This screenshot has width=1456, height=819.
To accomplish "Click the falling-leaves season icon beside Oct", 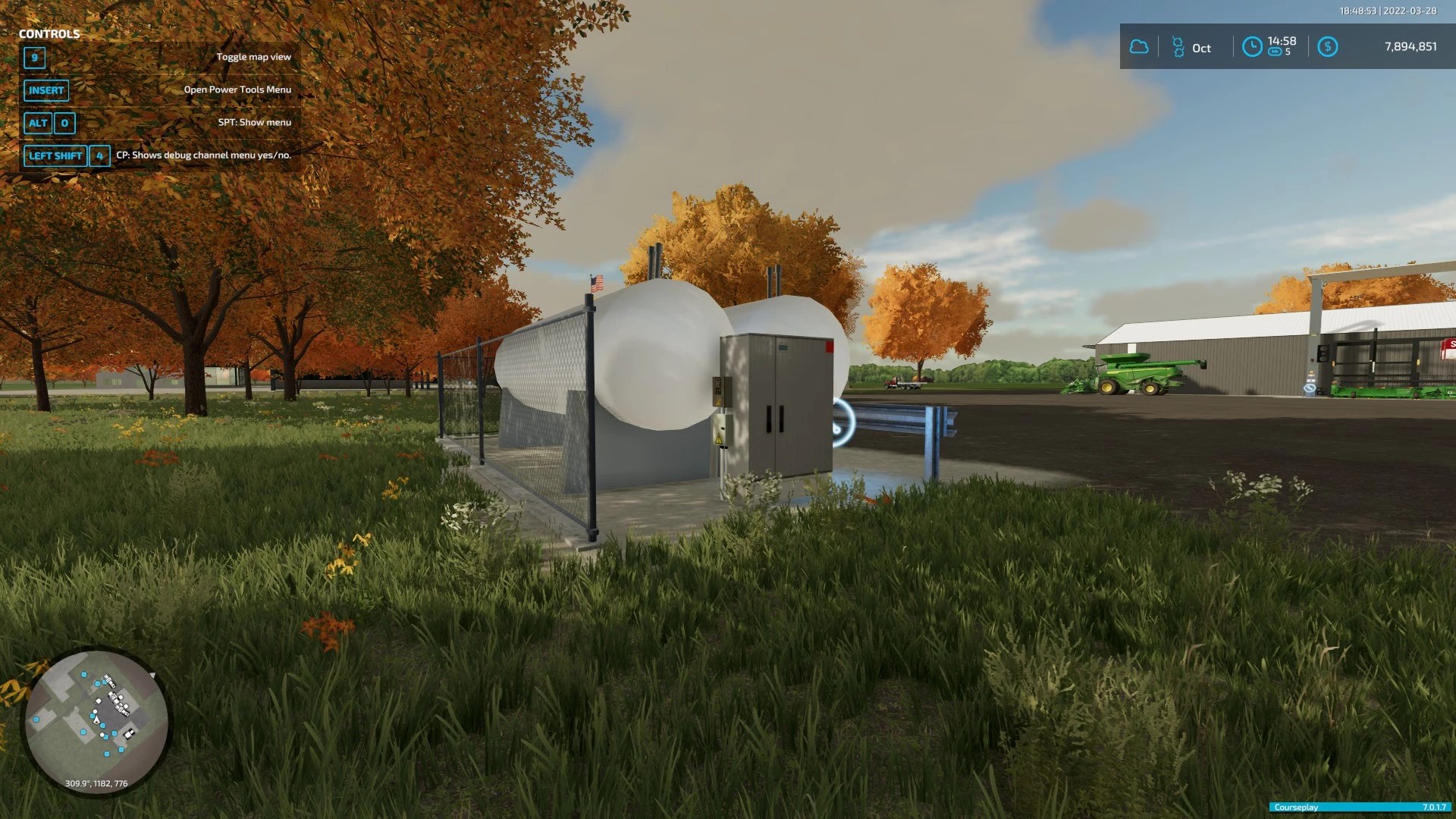I will 1178,47.
